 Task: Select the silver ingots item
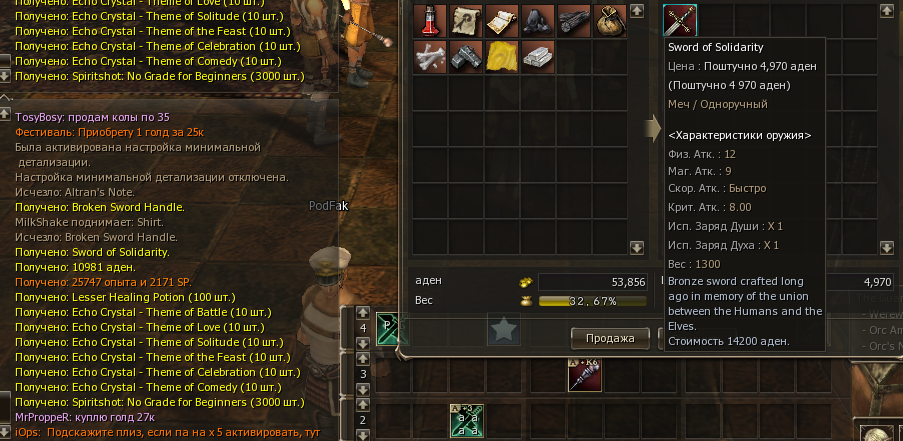point(538,57)
